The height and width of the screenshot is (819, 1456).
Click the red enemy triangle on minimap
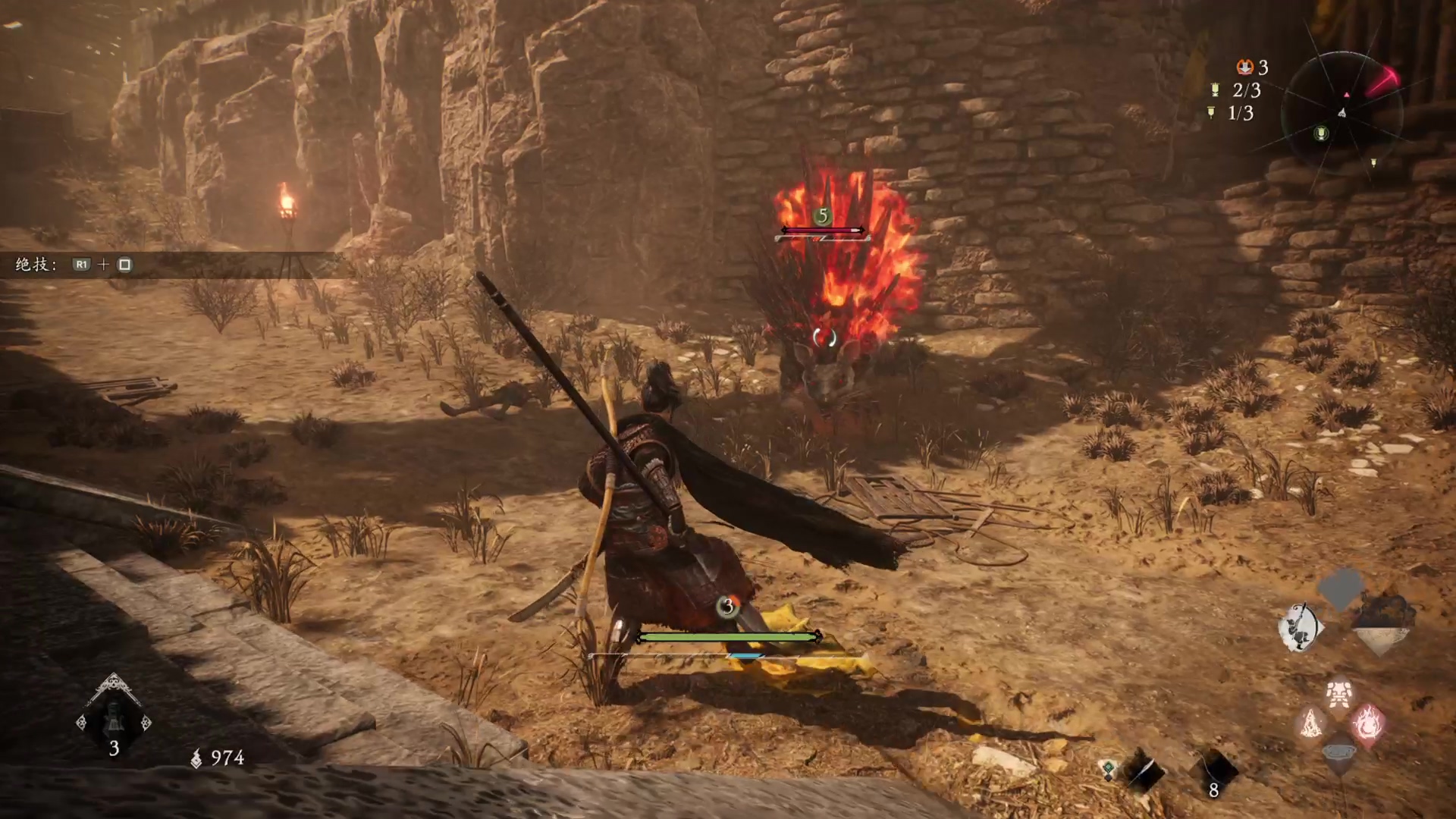1347,95
